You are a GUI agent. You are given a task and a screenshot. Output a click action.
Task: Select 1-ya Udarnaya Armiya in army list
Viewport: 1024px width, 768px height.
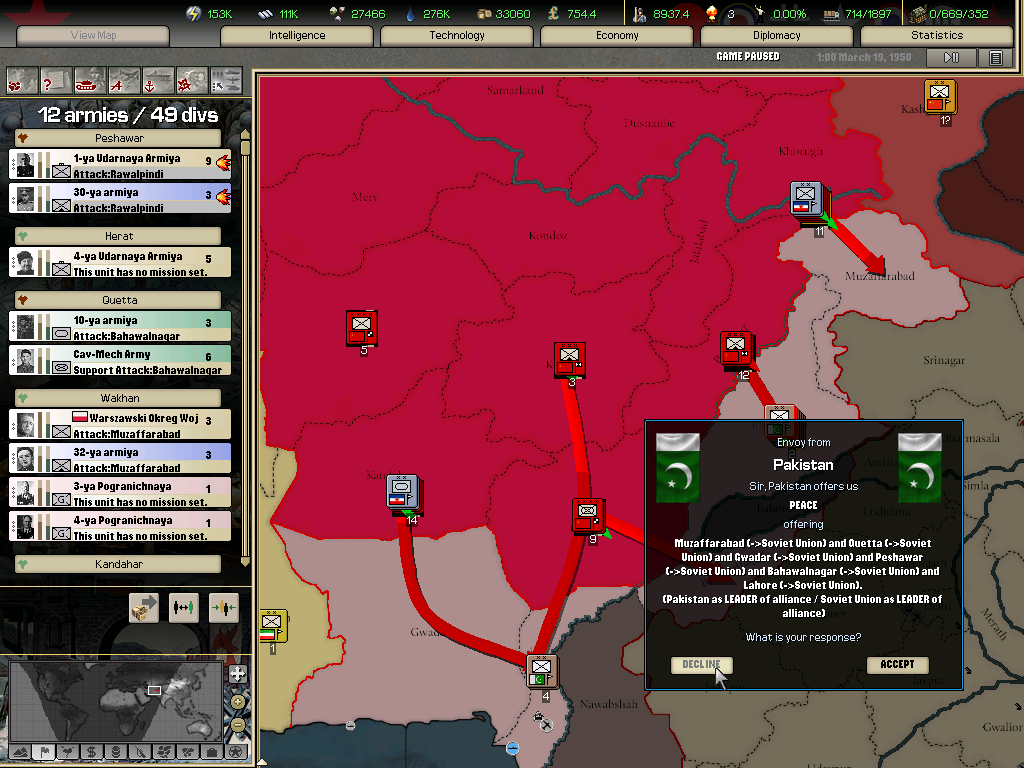[120, 165]
